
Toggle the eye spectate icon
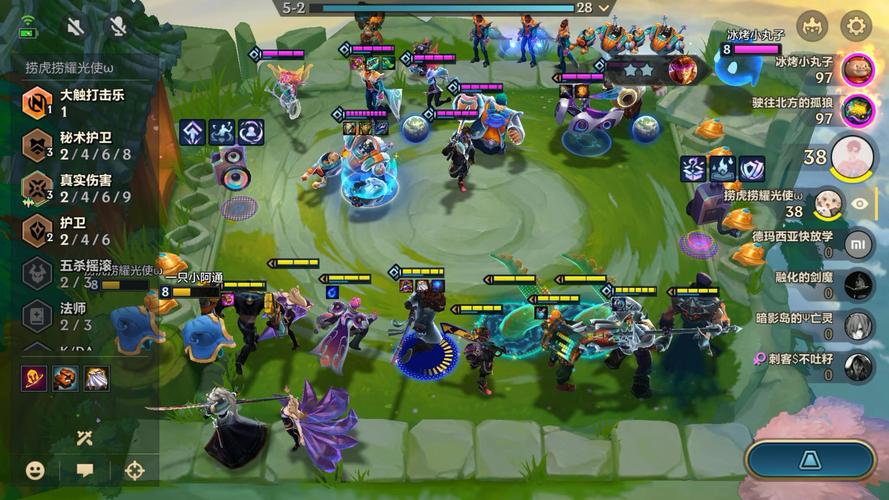(859, 203)
